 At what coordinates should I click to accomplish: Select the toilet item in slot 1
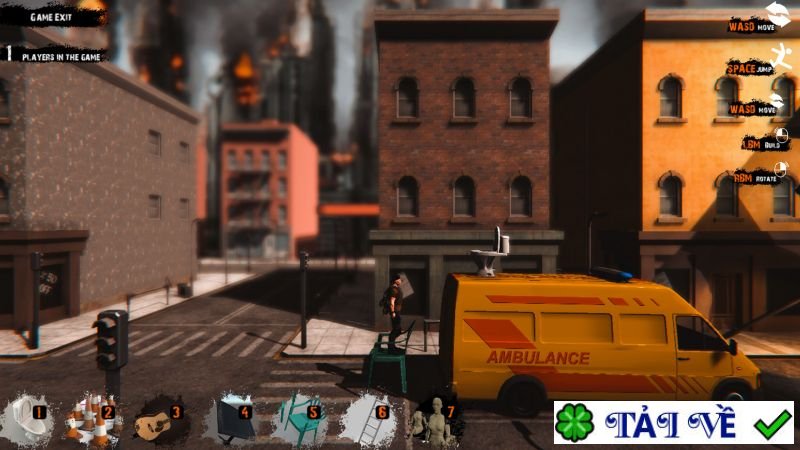click(x=27, y=418)
